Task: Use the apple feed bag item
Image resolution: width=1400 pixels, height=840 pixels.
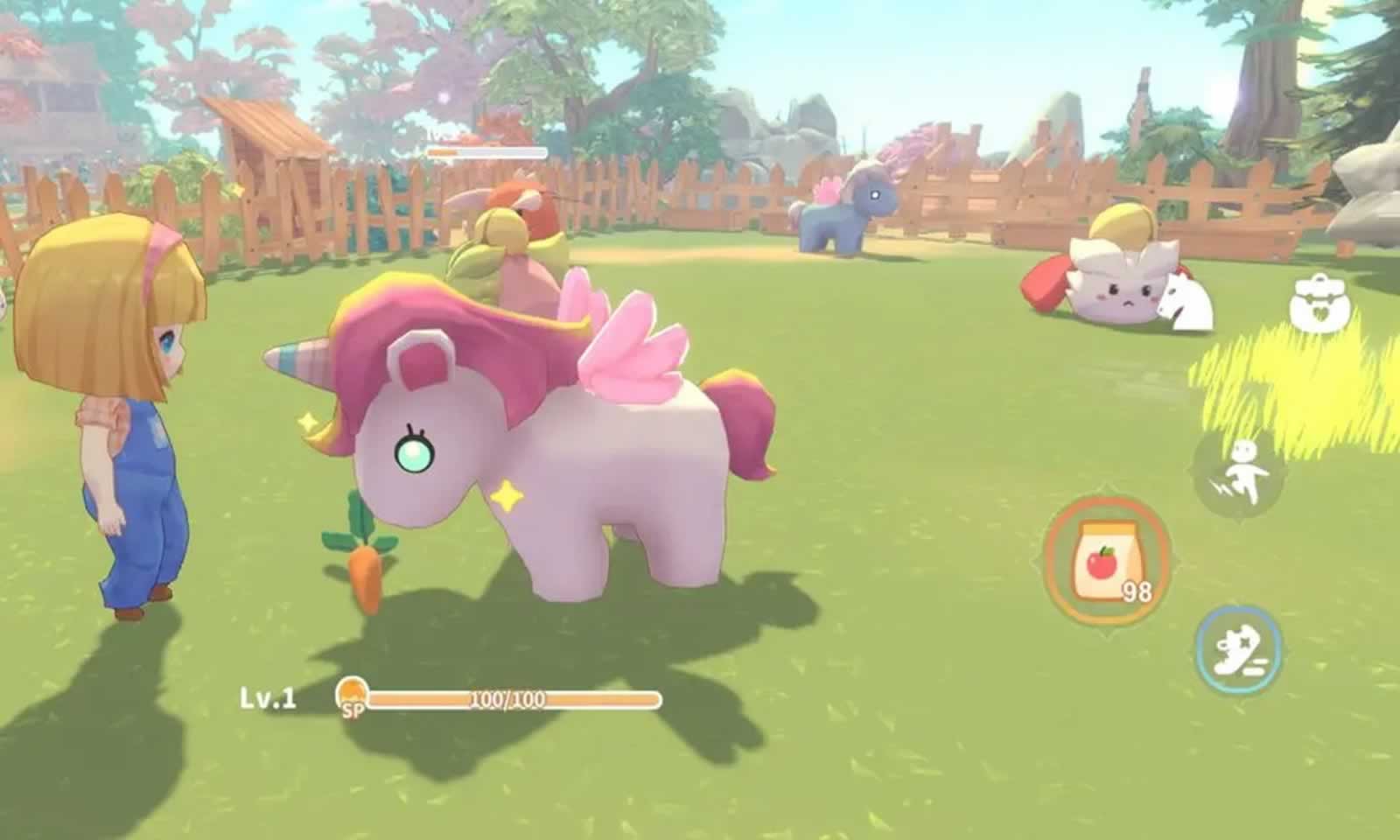Action: pos(1107,562)
